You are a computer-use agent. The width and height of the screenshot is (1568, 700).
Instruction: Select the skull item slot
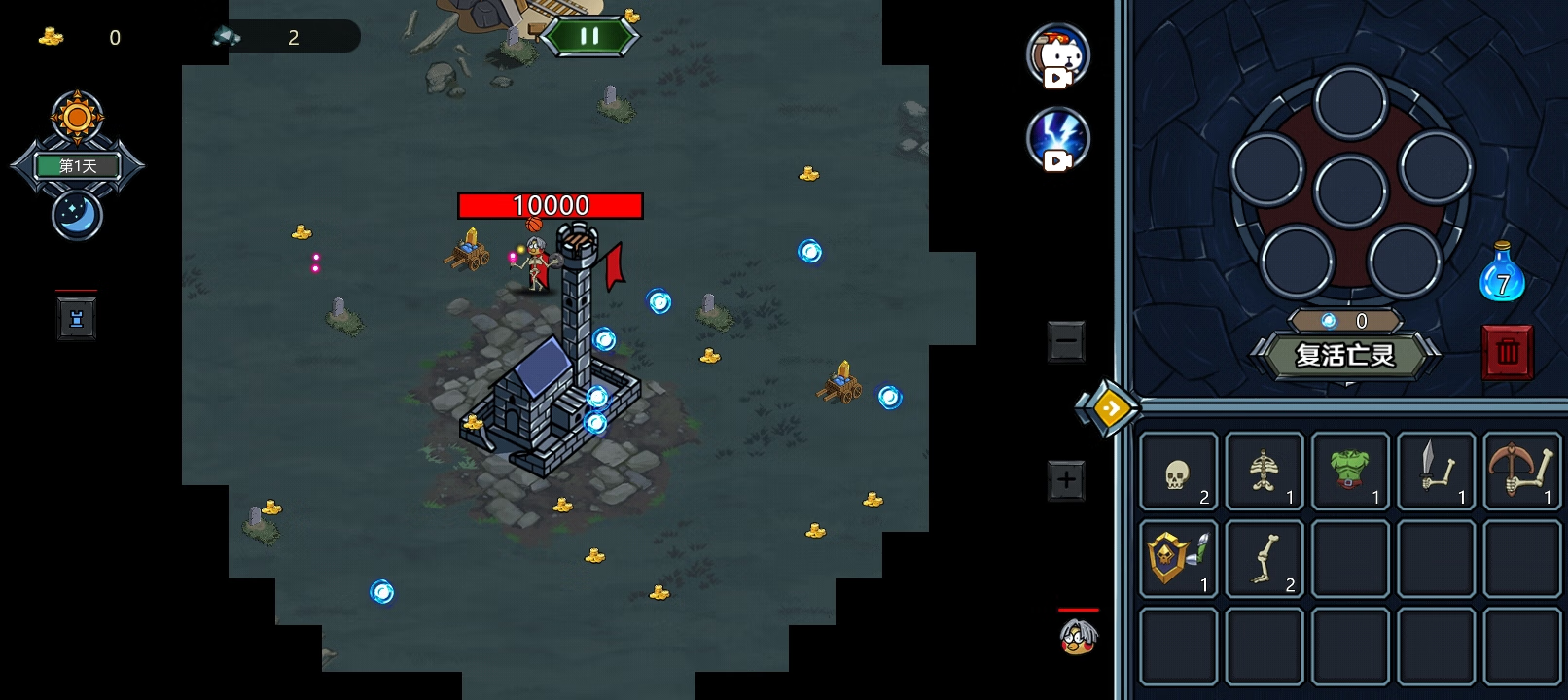point(1179,472)
